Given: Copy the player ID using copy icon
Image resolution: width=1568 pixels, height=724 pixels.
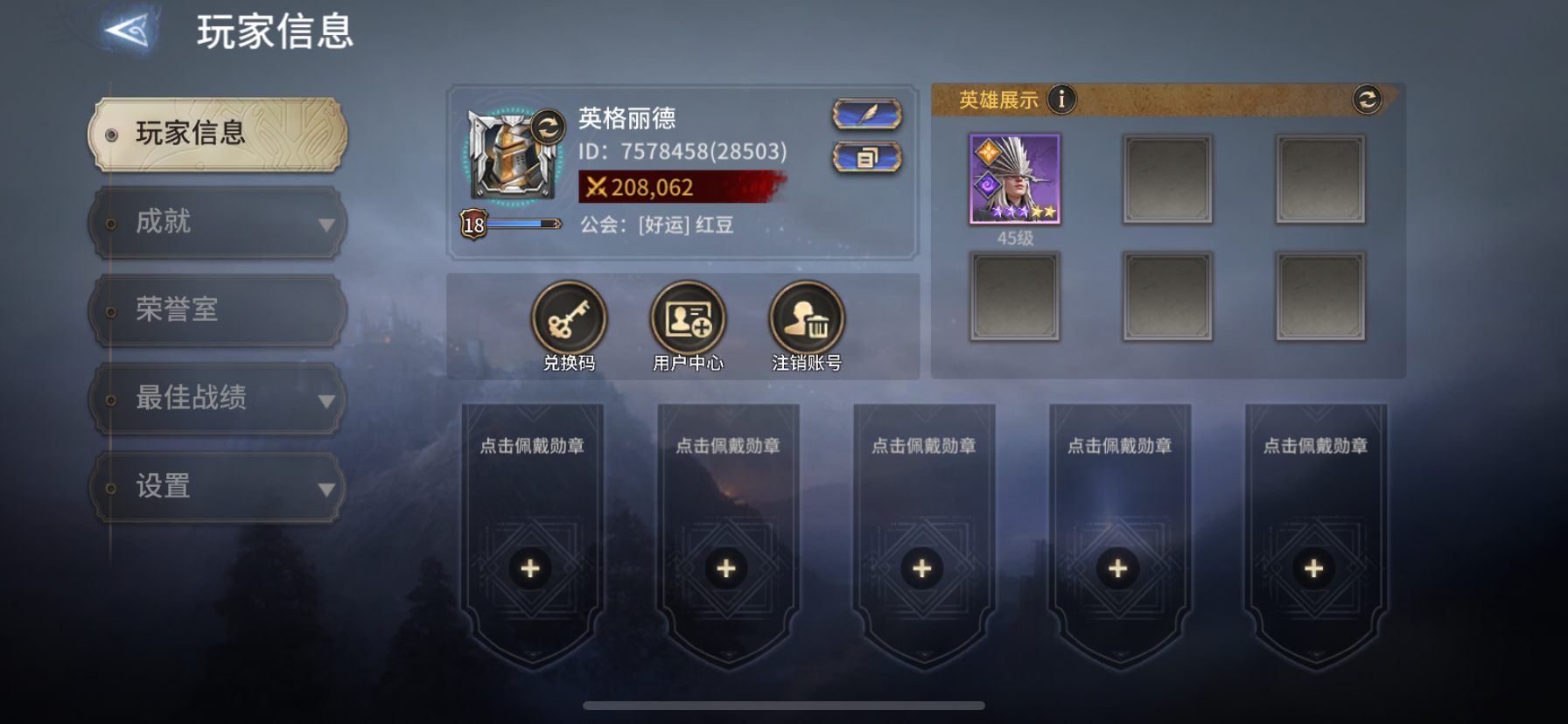Looking at the screenshot, I should (x=868, y=159).
